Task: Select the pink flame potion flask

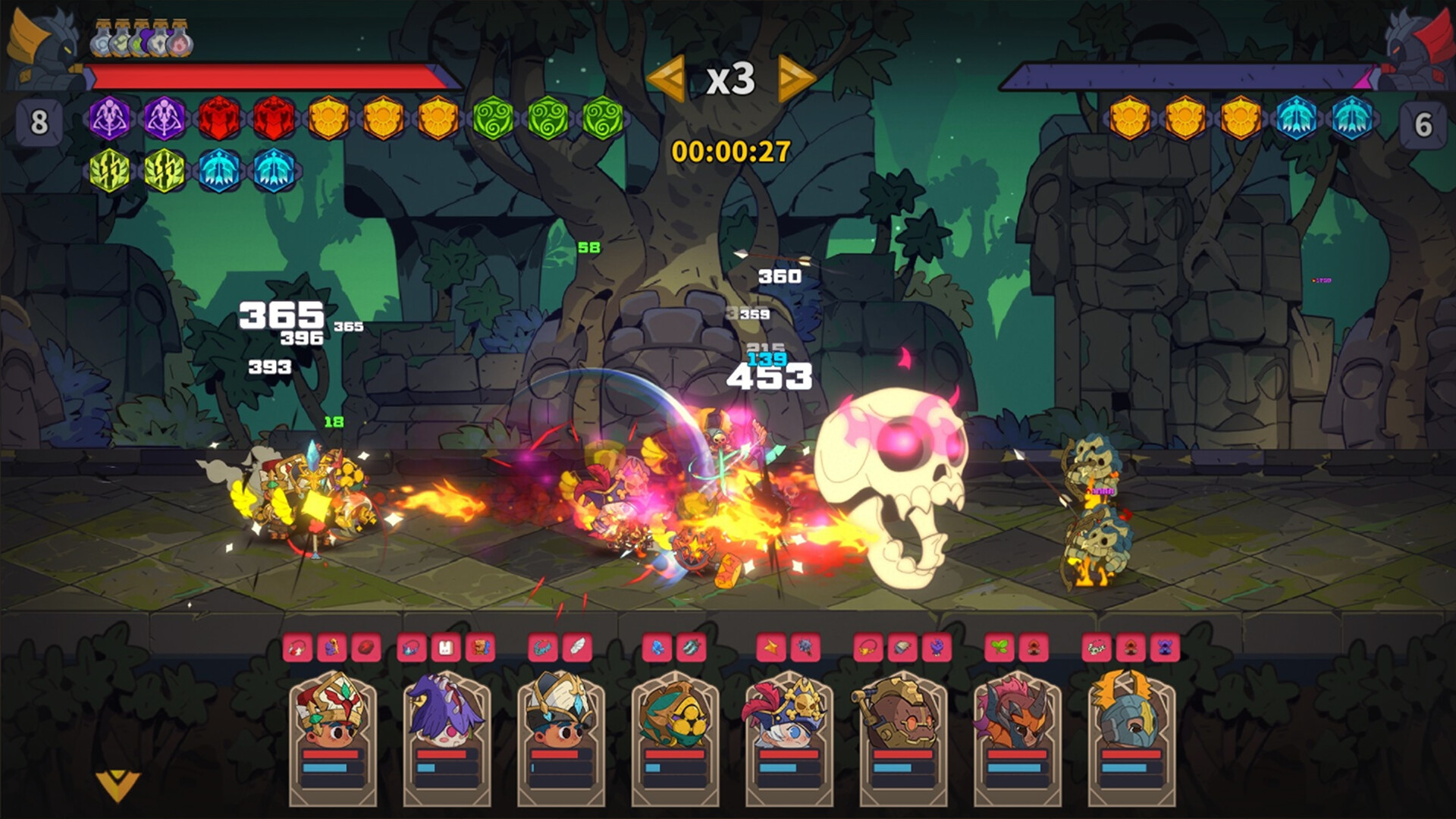Action: pyautogui.click(x=180, y=42)
